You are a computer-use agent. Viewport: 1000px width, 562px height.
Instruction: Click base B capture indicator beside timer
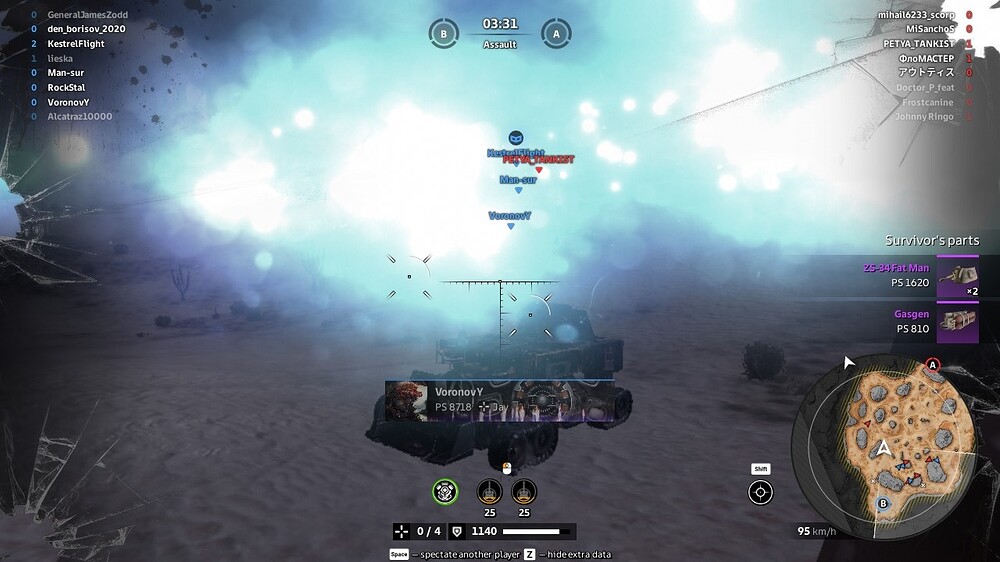tap(443, 32)
